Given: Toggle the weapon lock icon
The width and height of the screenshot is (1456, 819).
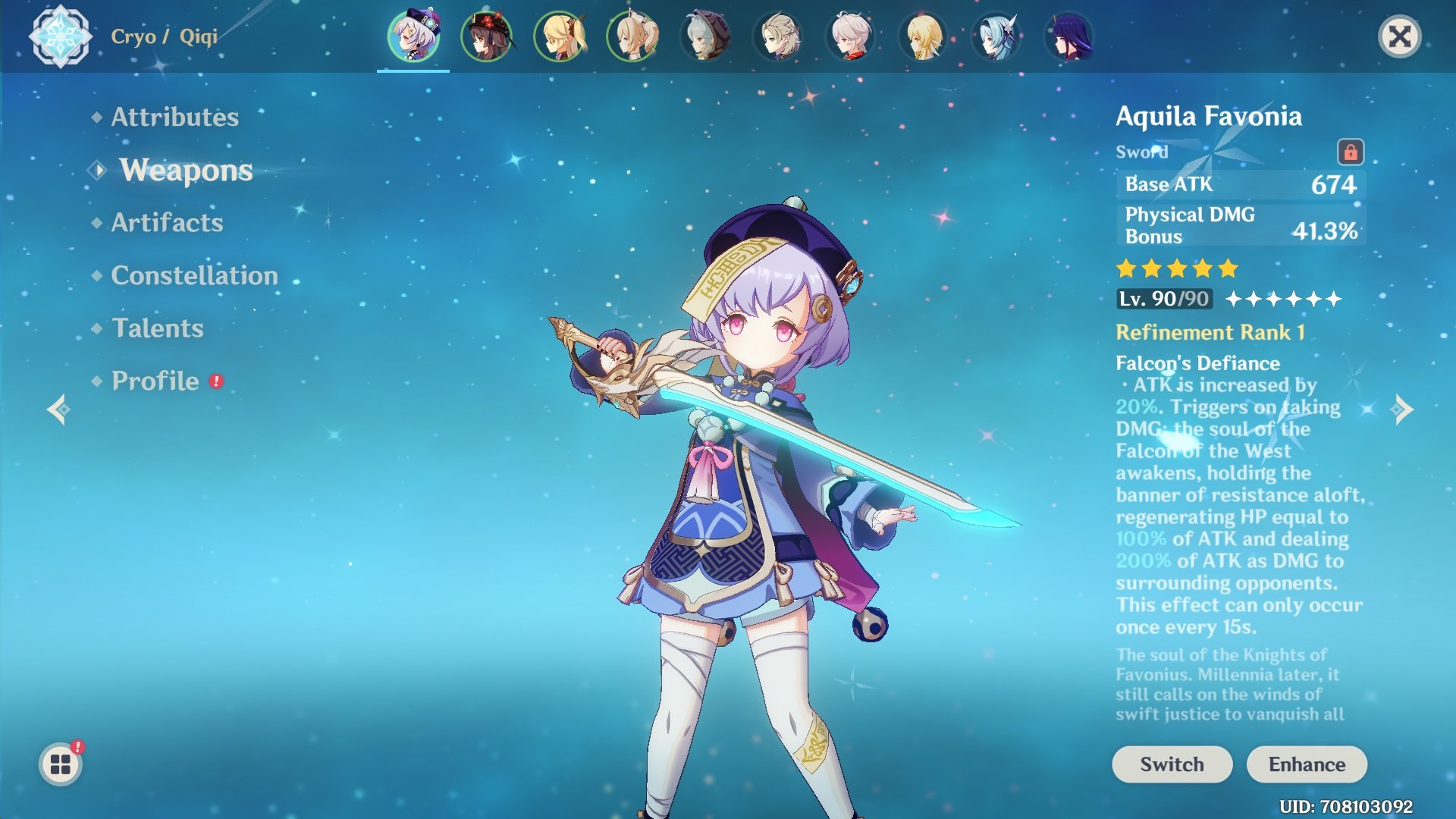Looking at the screenshot, I should (1350, 152).
